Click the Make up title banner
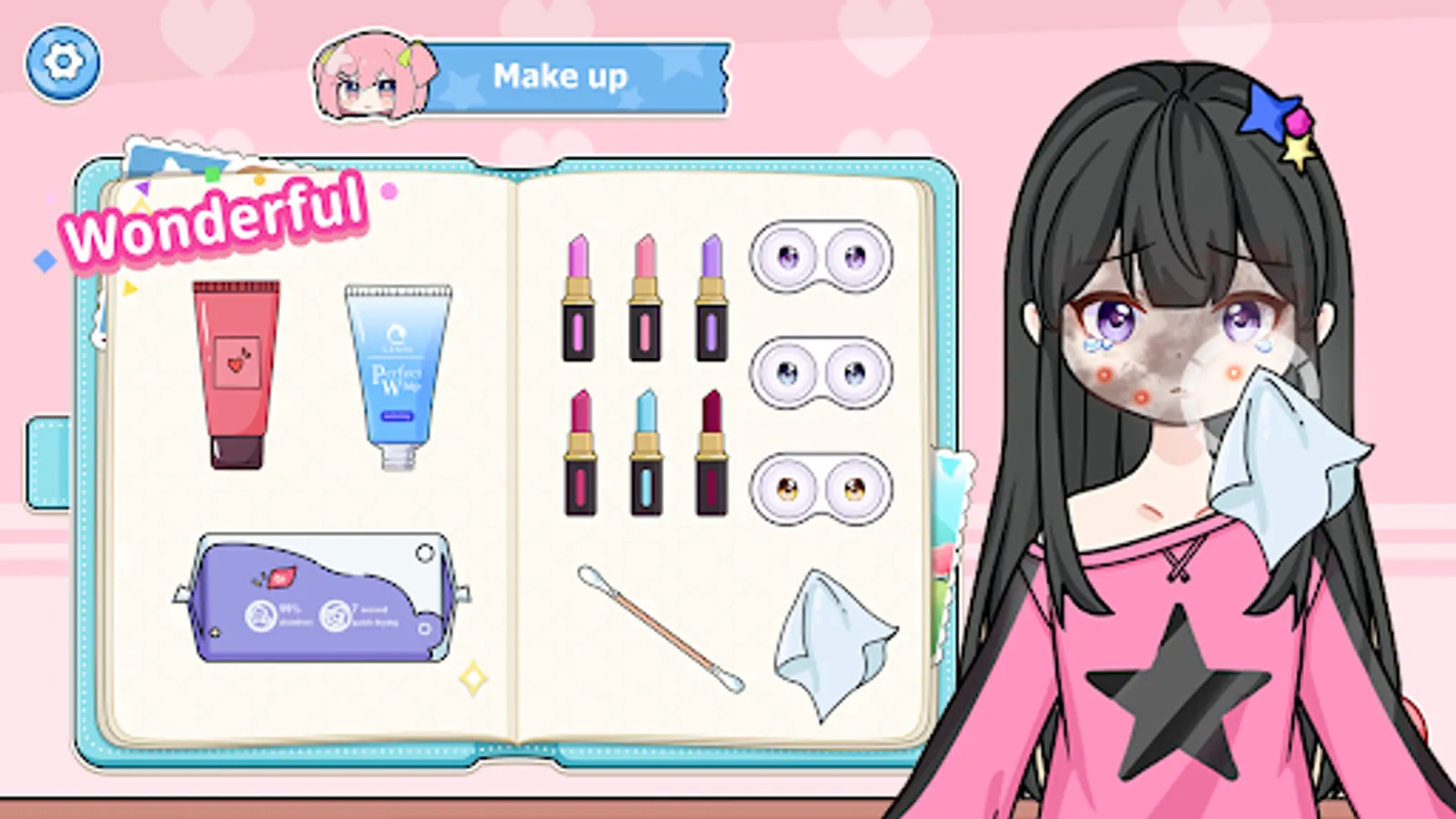 (561, 76)
